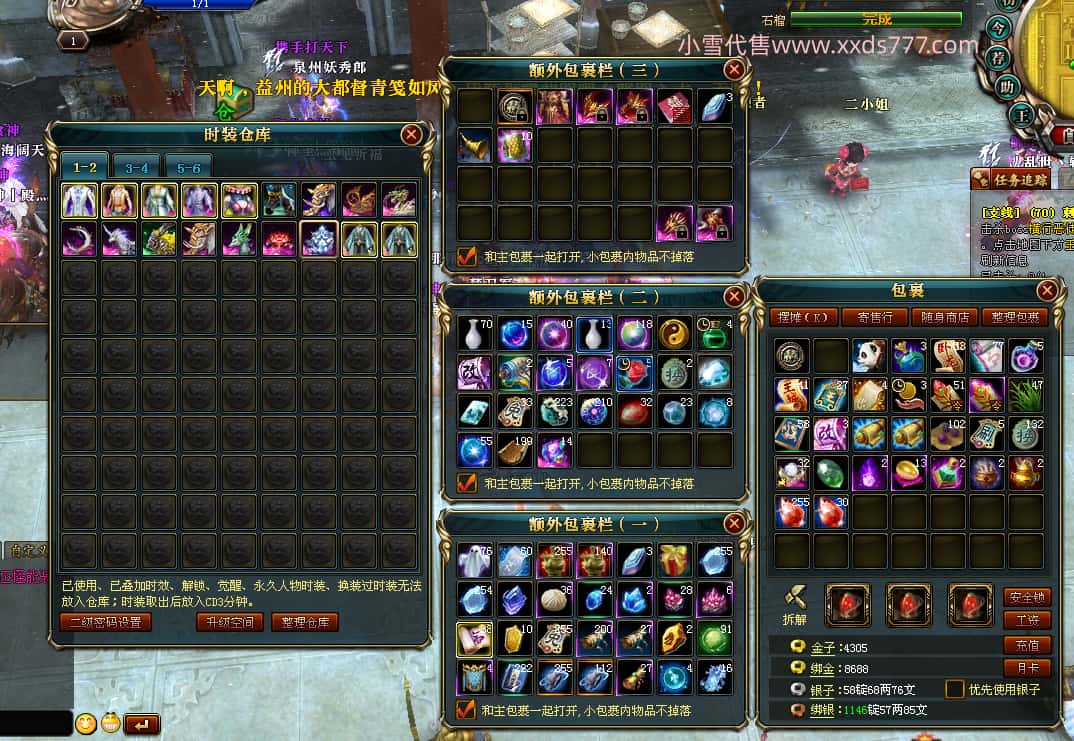Open the 充值 recharge button

coord(1027,645)
